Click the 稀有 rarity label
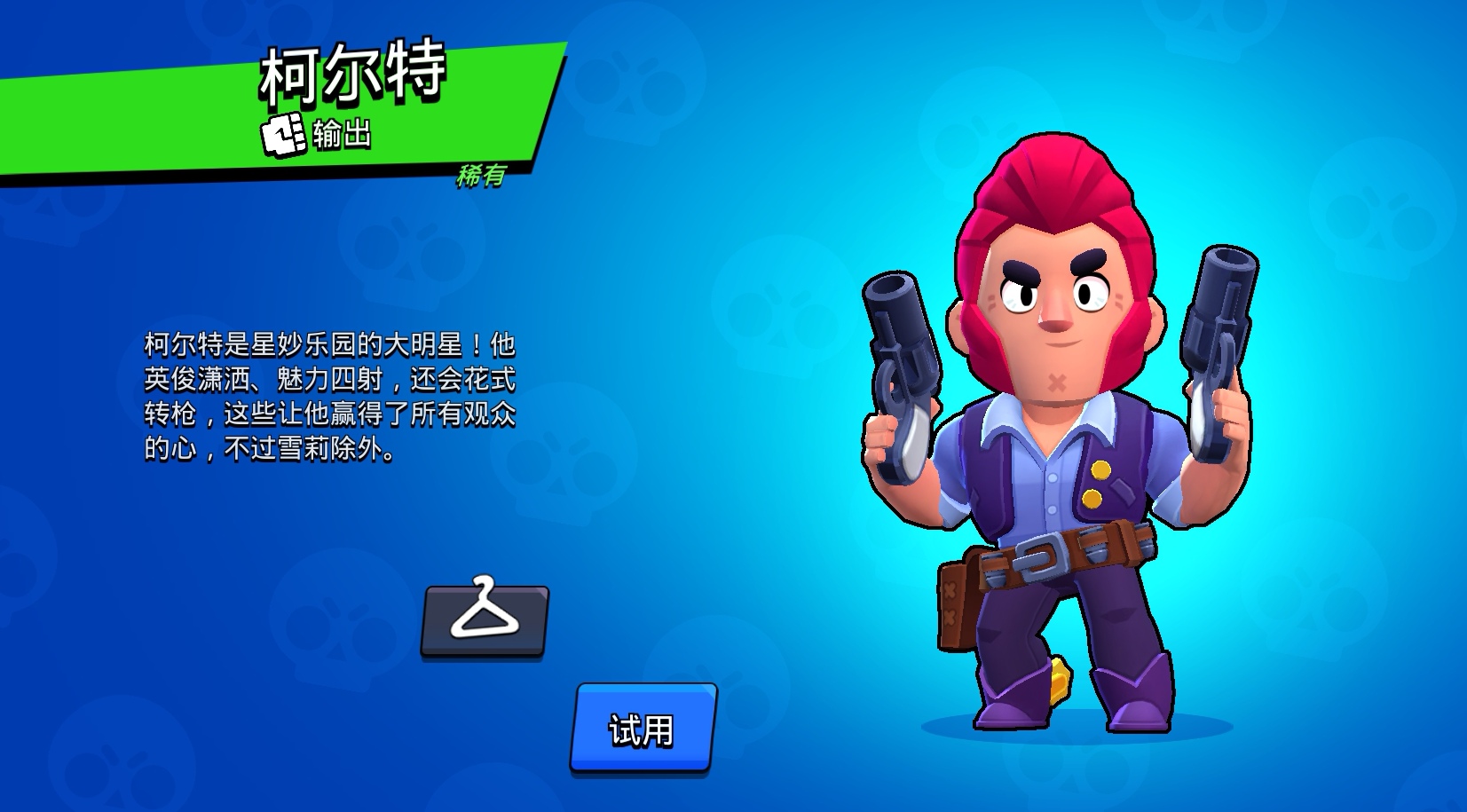The height and width of the screenshot is (812, 1467). [x=480, y=177]
